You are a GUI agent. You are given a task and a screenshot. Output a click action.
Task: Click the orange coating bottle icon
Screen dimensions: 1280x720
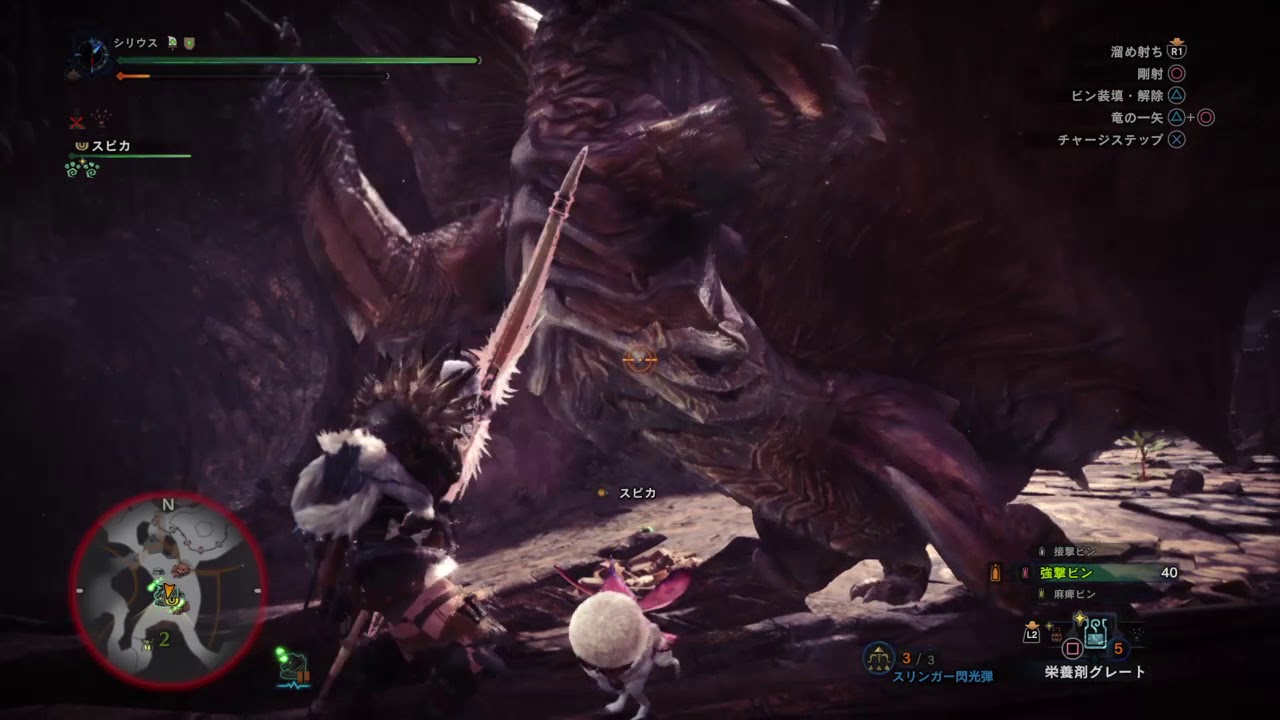[995, 573]
